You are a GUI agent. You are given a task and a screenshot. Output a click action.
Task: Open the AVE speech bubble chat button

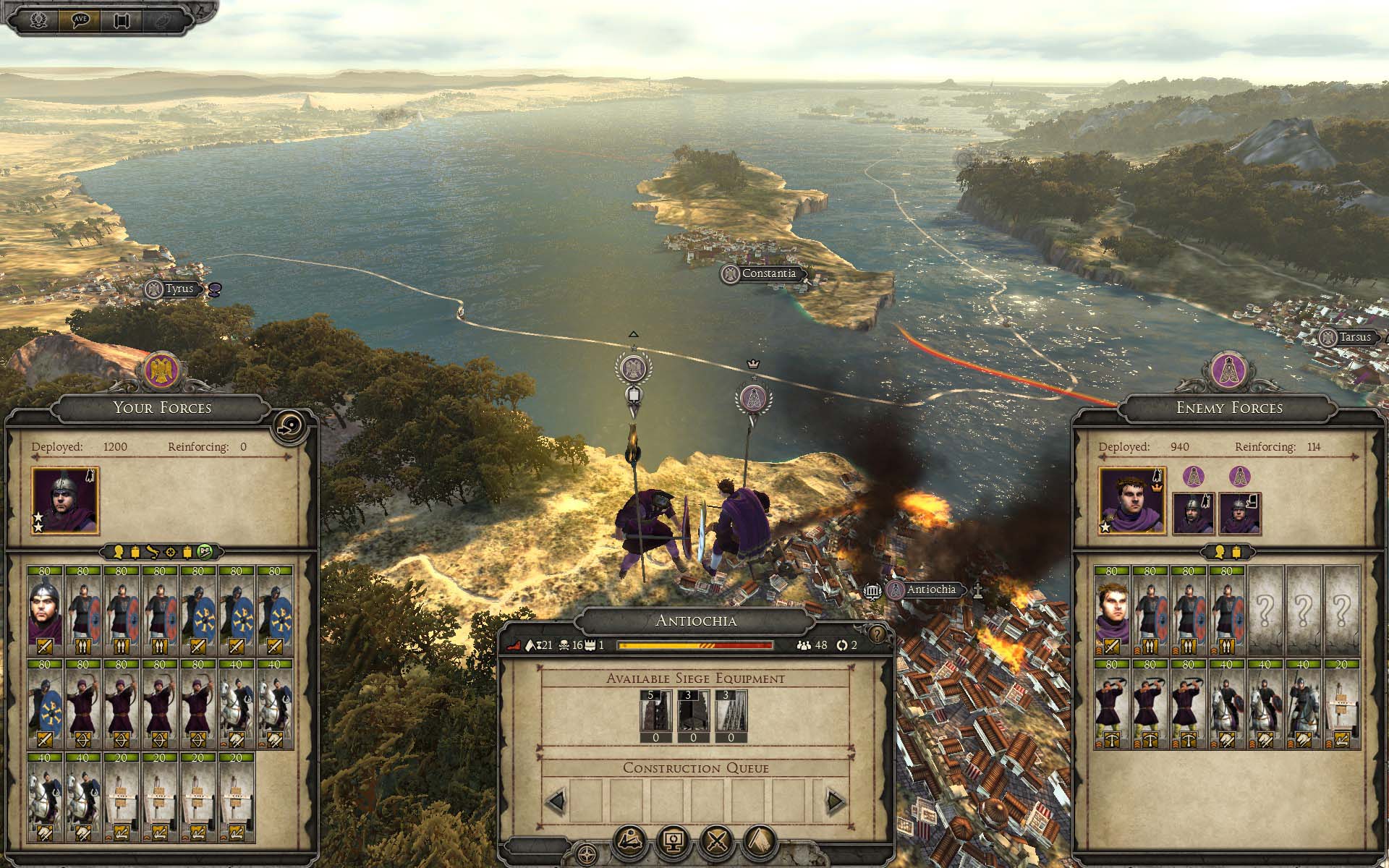pos(80,20)
